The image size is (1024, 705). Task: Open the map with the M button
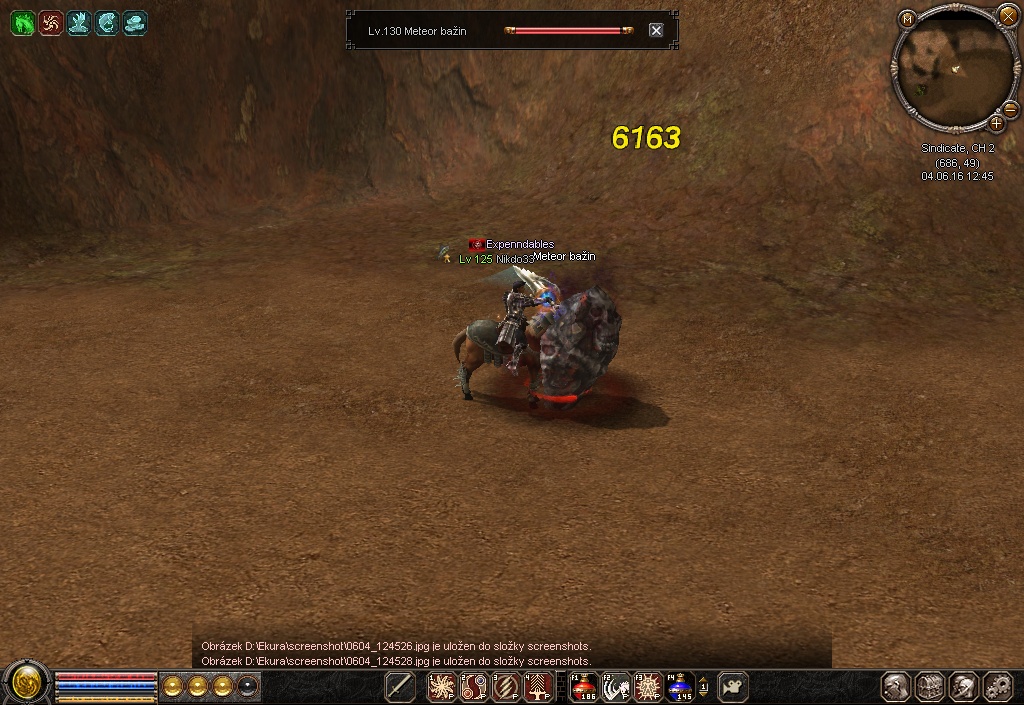click(907, 18)
